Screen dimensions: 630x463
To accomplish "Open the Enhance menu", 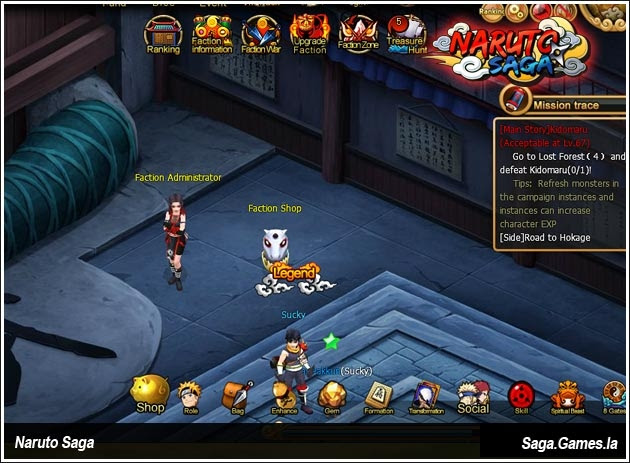I will click(x=284, y=395).
